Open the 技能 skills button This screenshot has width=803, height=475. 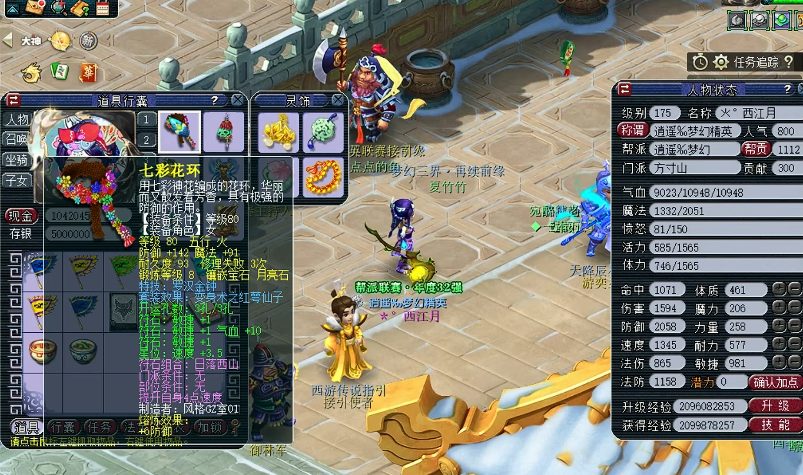[775, 425]
